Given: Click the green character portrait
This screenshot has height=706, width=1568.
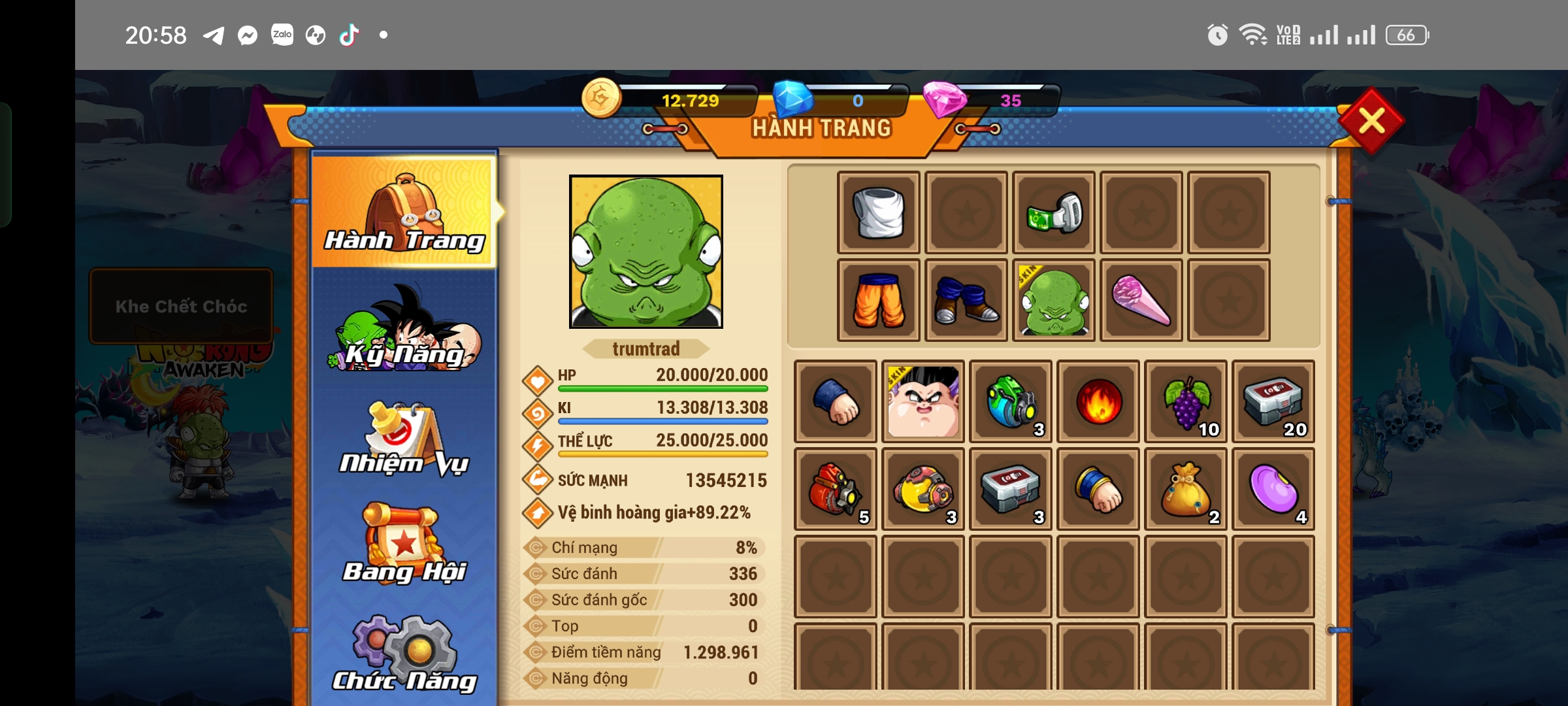Looking at the screenshot, I should [x=646, y=252].
